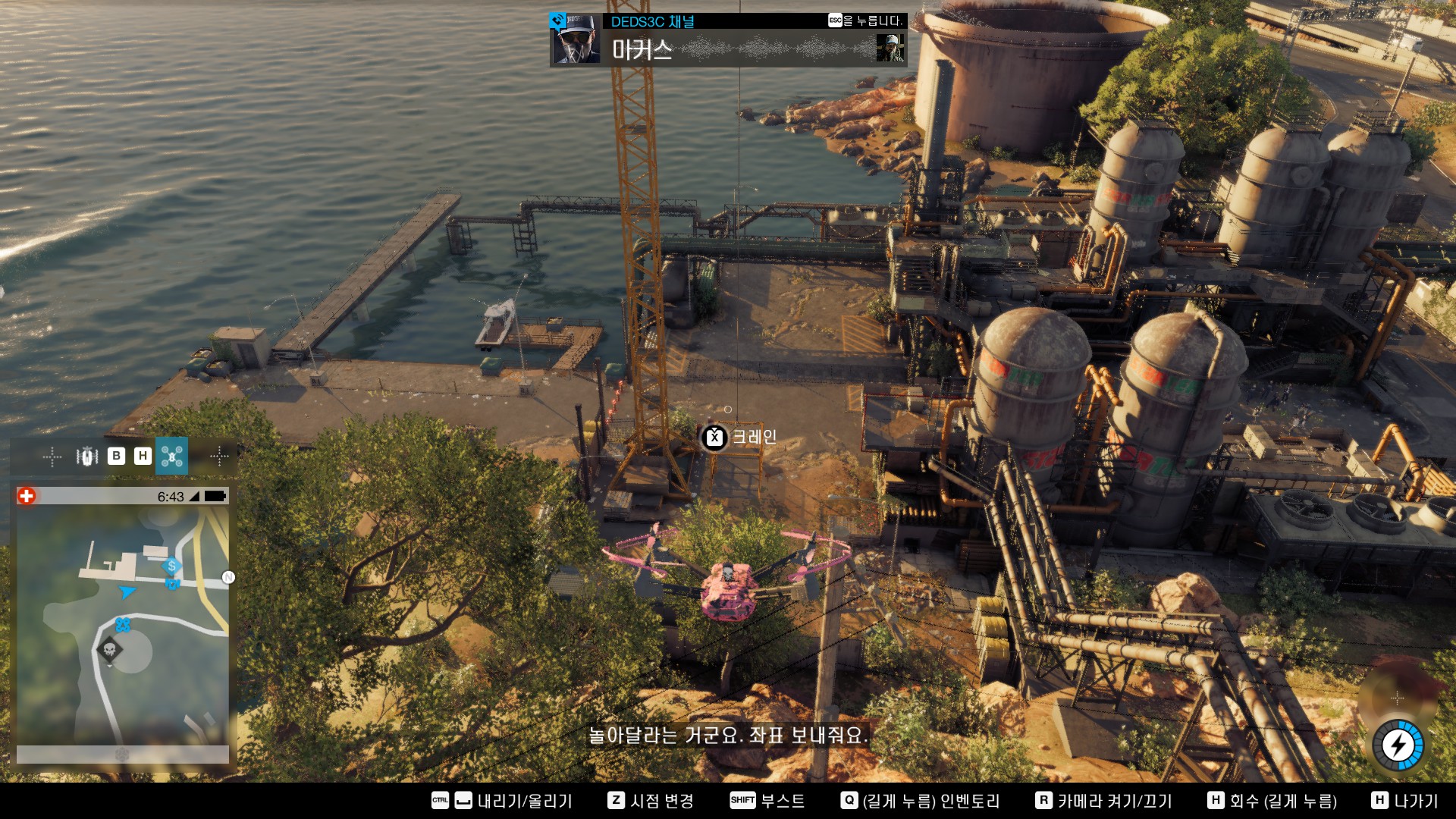Image resolution: width=1456 pixels, height=819 pixels.
Task: Select the skull marker on the minimap
Action: (x=110, y=650)
